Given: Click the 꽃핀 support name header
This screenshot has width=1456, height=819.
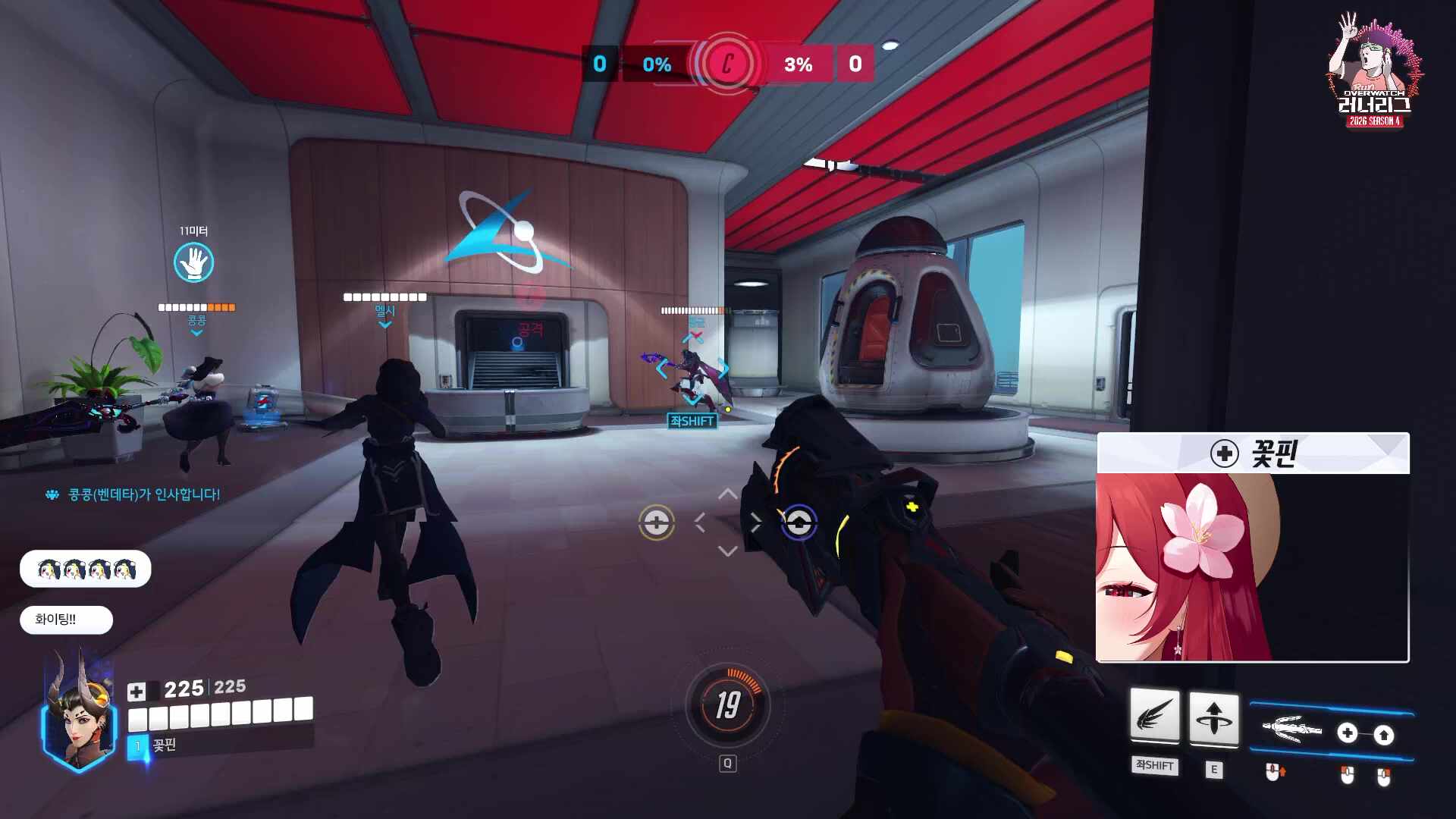Looking at the screenshot, I should 1253,453.
